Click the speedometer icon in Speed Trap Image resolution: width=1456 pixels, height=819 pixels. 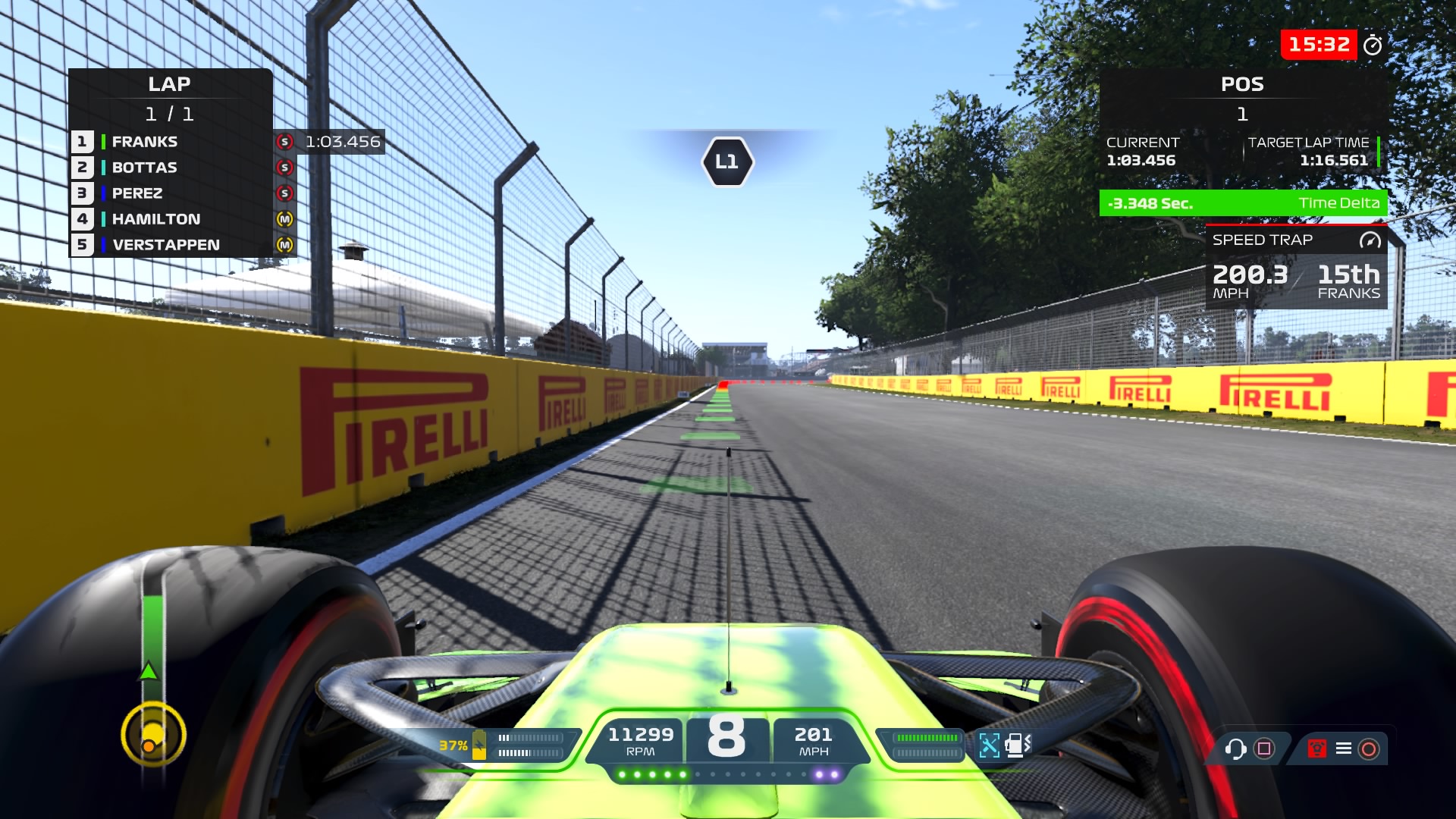tap(1370, 240)
